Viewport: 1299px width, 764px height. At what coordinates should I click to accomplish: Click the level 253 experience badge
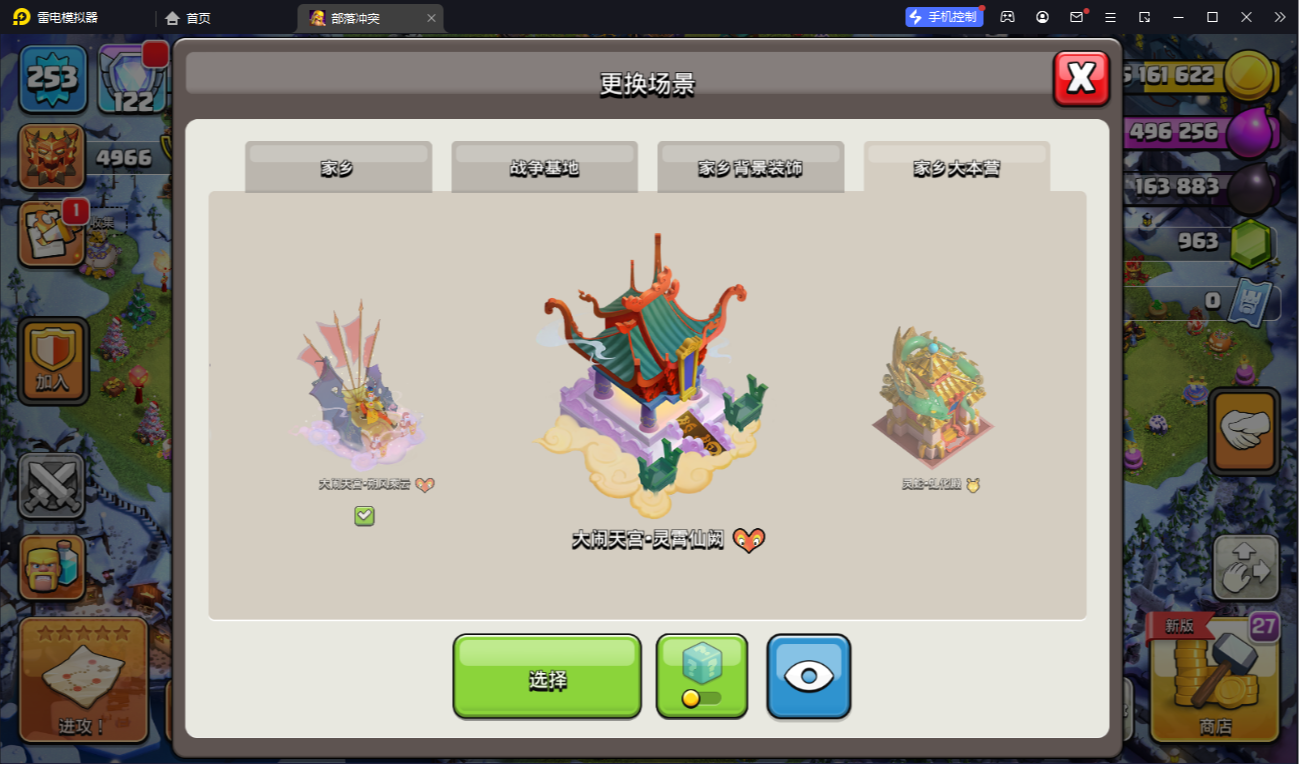coord(53,78)
